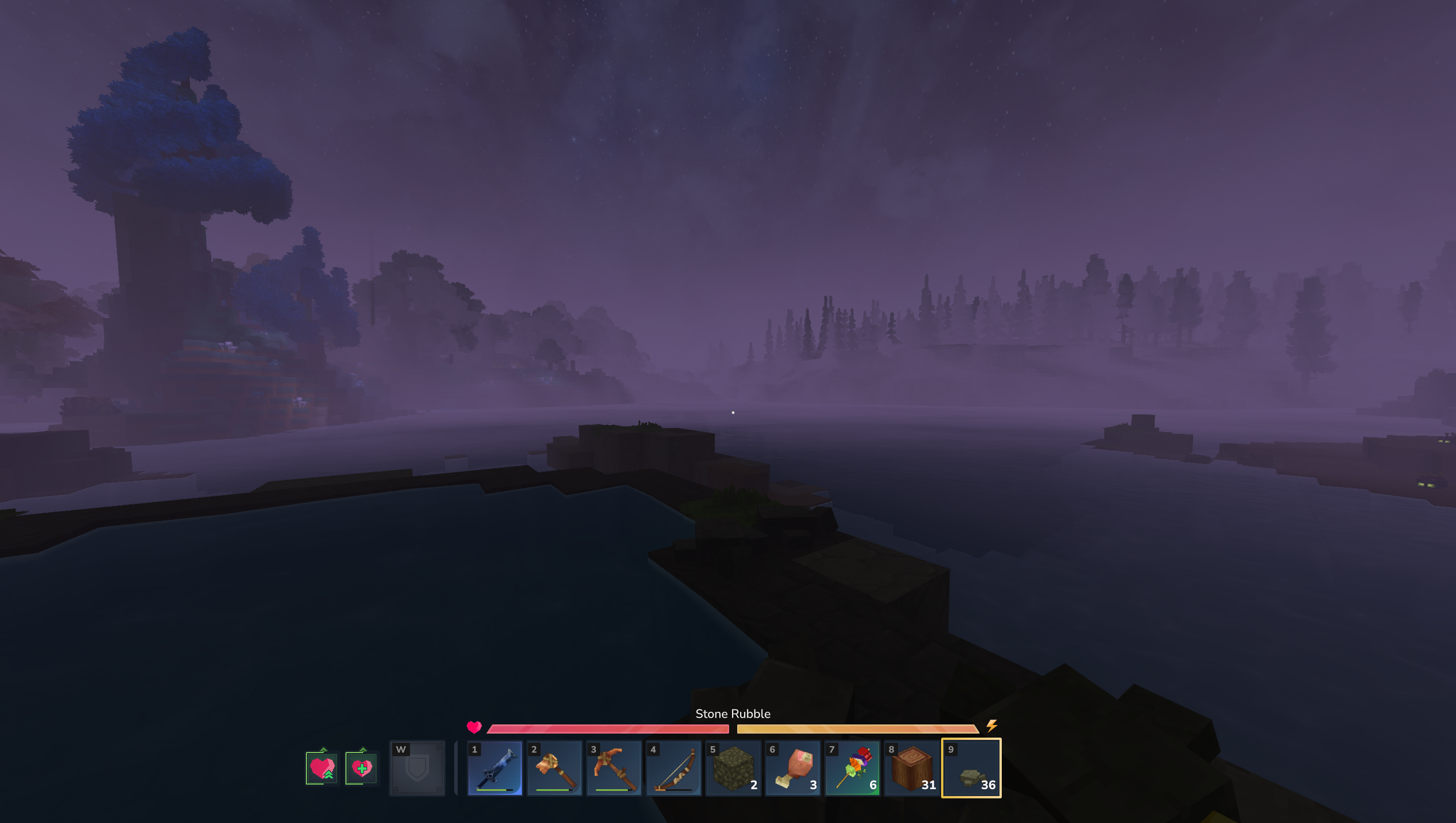1456x823 pixels.
Task: Switch to the wooden bow slot
Action: (x=674, y=768)
